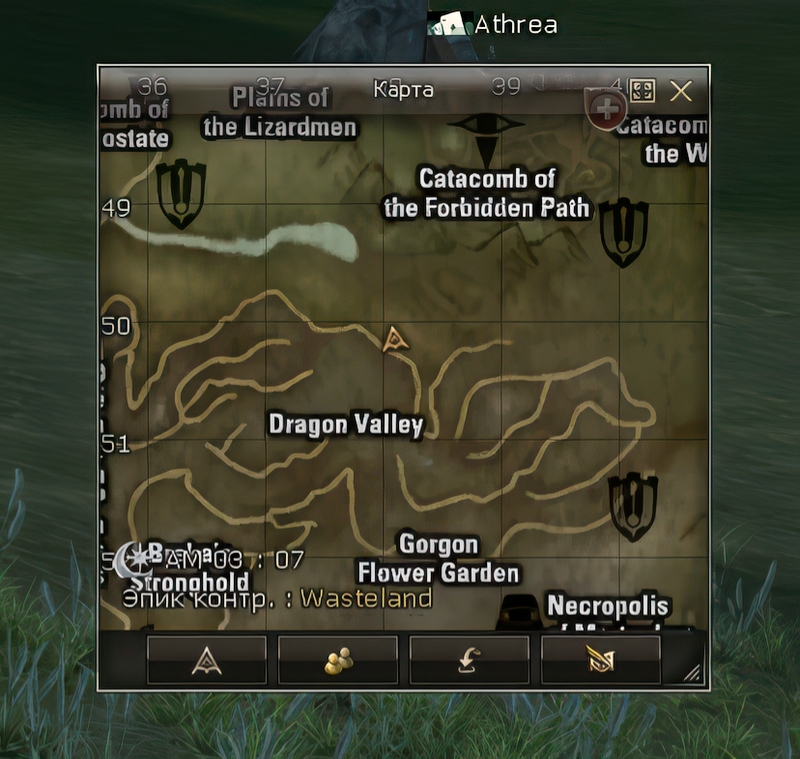The height and width of the screenshot is (759, 800).
Task: Expand the map to full size
Action: 642,92
